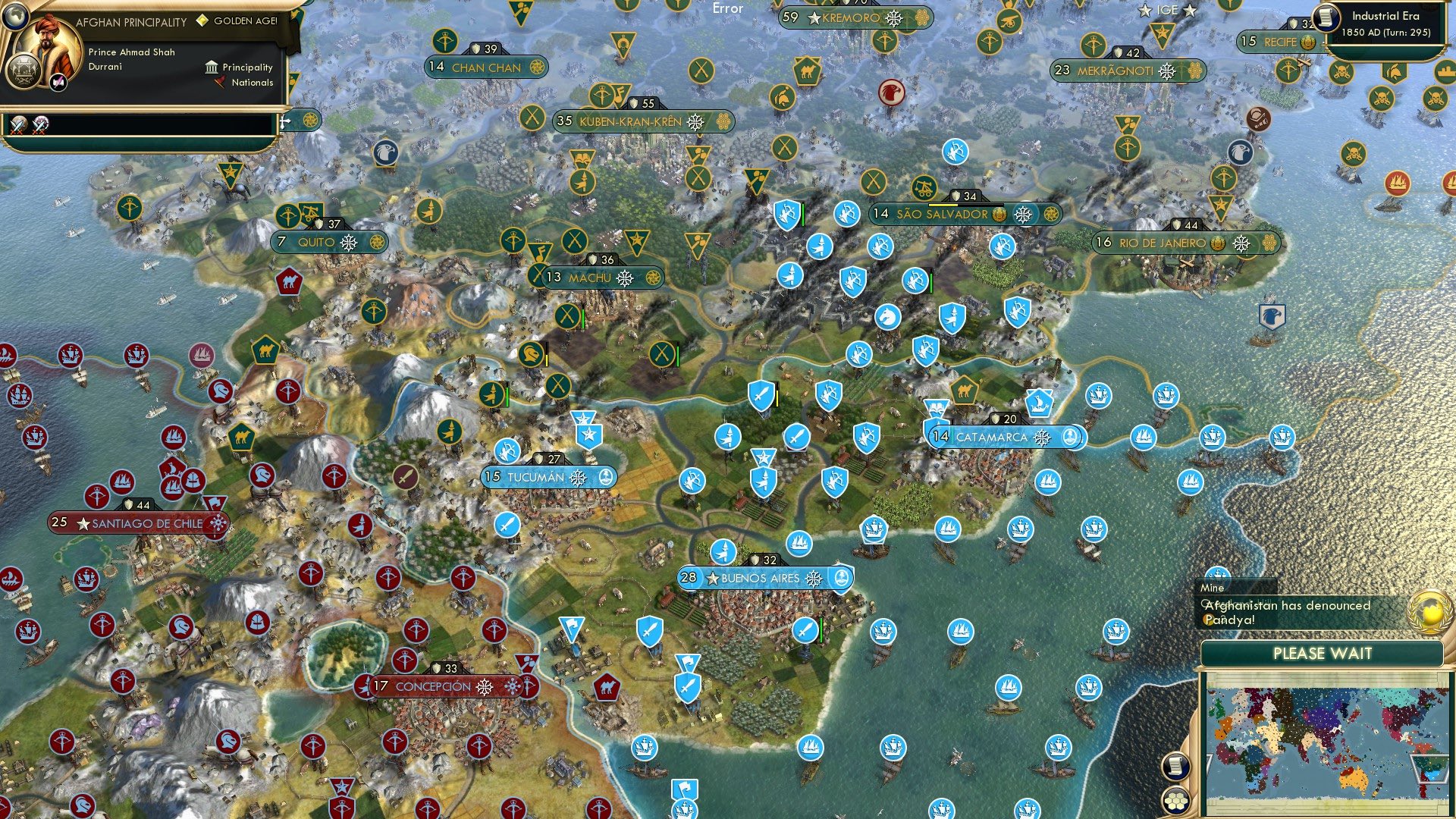1456x819 pixels.
Task: Open the Principality government icon
Action: (x=212, y=67)
